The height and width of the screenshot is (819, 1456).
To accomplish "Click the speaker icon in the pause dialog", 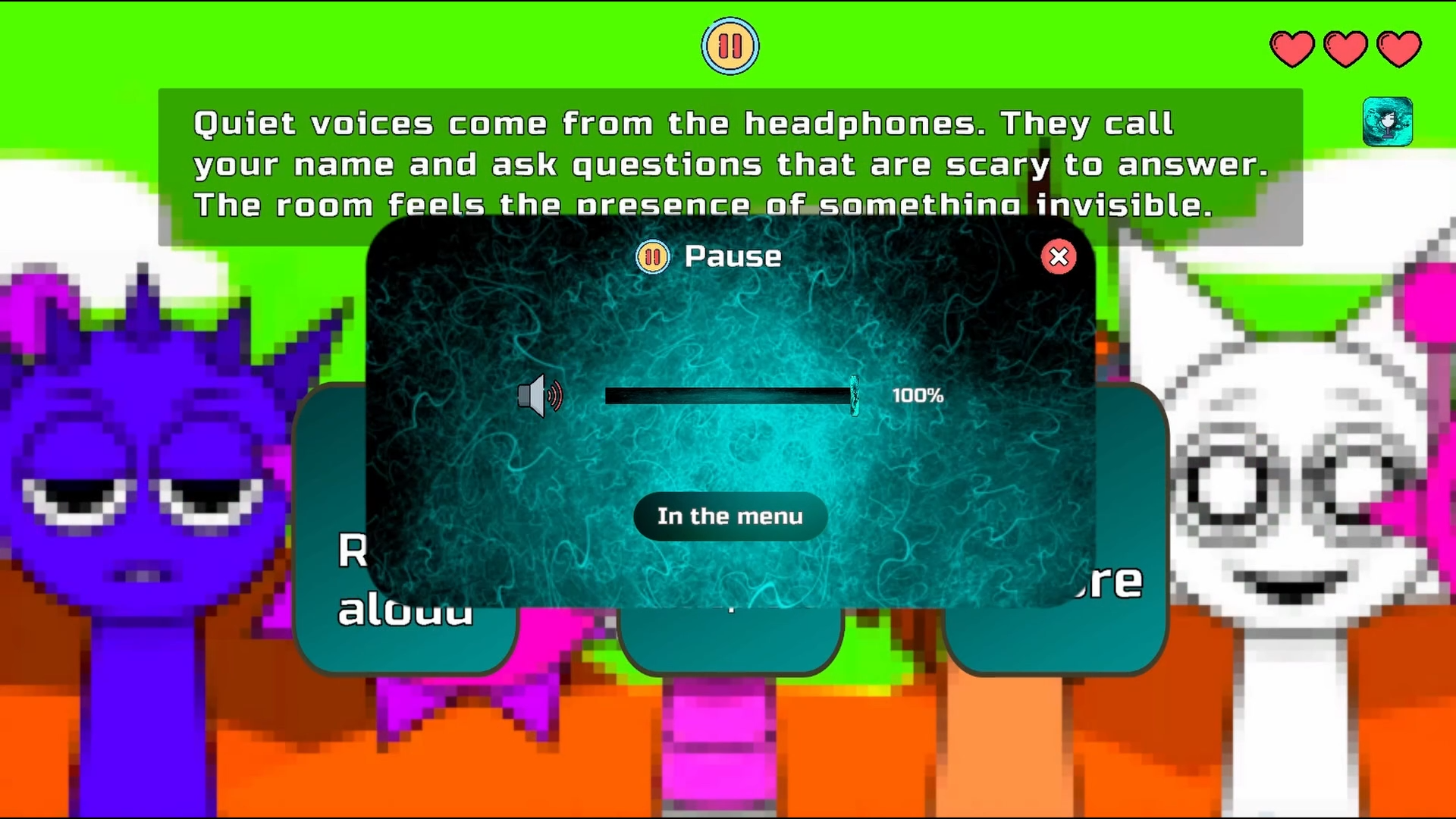I will 540,397.
